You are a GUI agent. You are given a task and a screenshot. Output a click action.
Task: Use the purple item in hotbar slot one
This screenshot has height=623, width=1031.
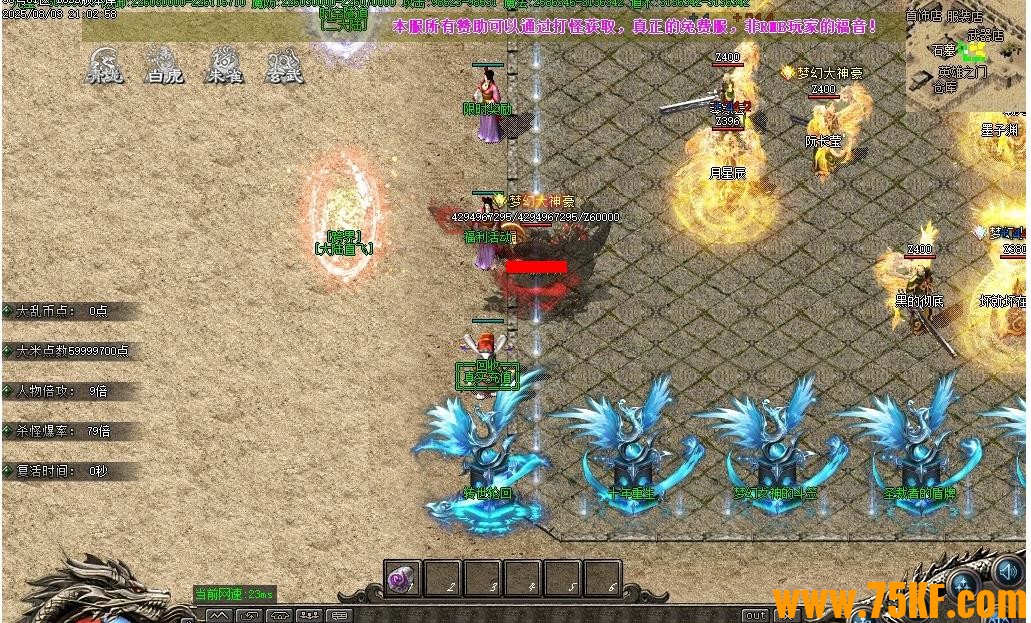point(403,579)
